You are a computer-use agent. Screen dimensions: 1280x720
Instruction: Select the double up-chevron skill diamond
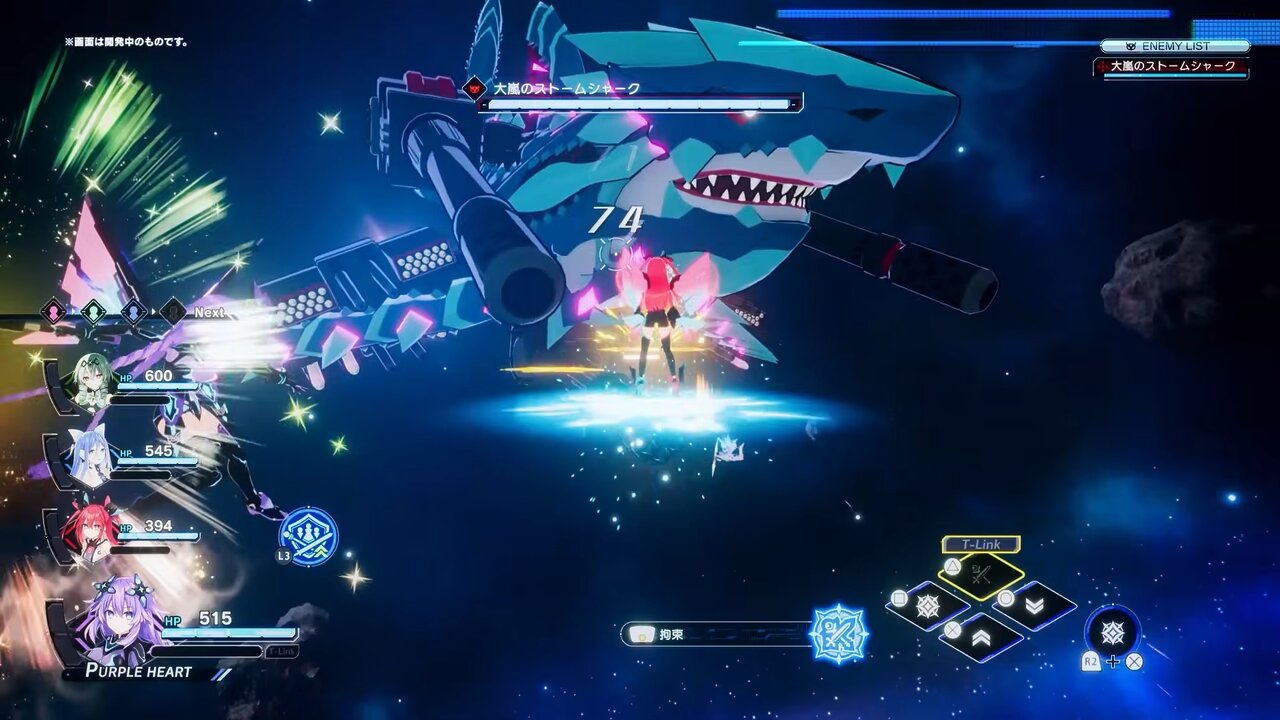point(981,637)
